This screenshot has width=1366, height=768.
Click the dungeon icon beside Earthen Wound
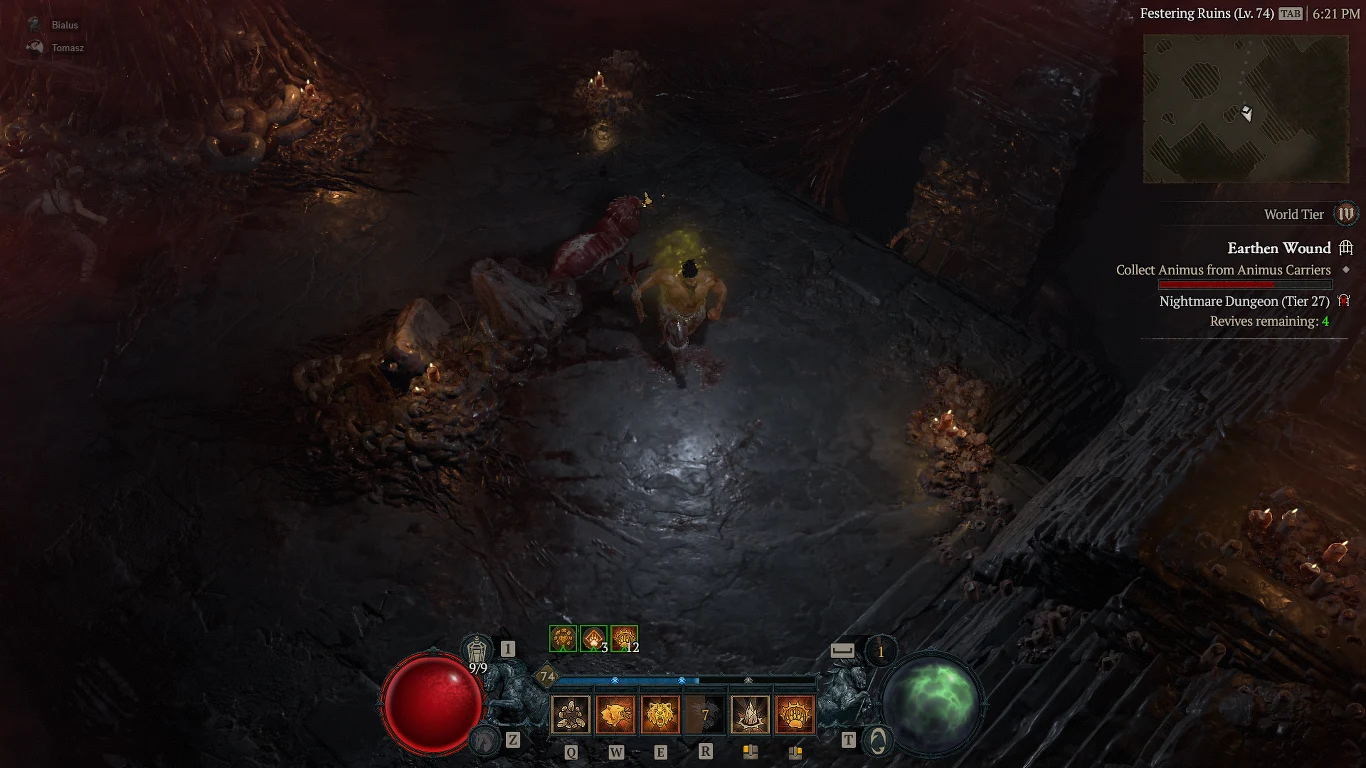(1347, 247)
